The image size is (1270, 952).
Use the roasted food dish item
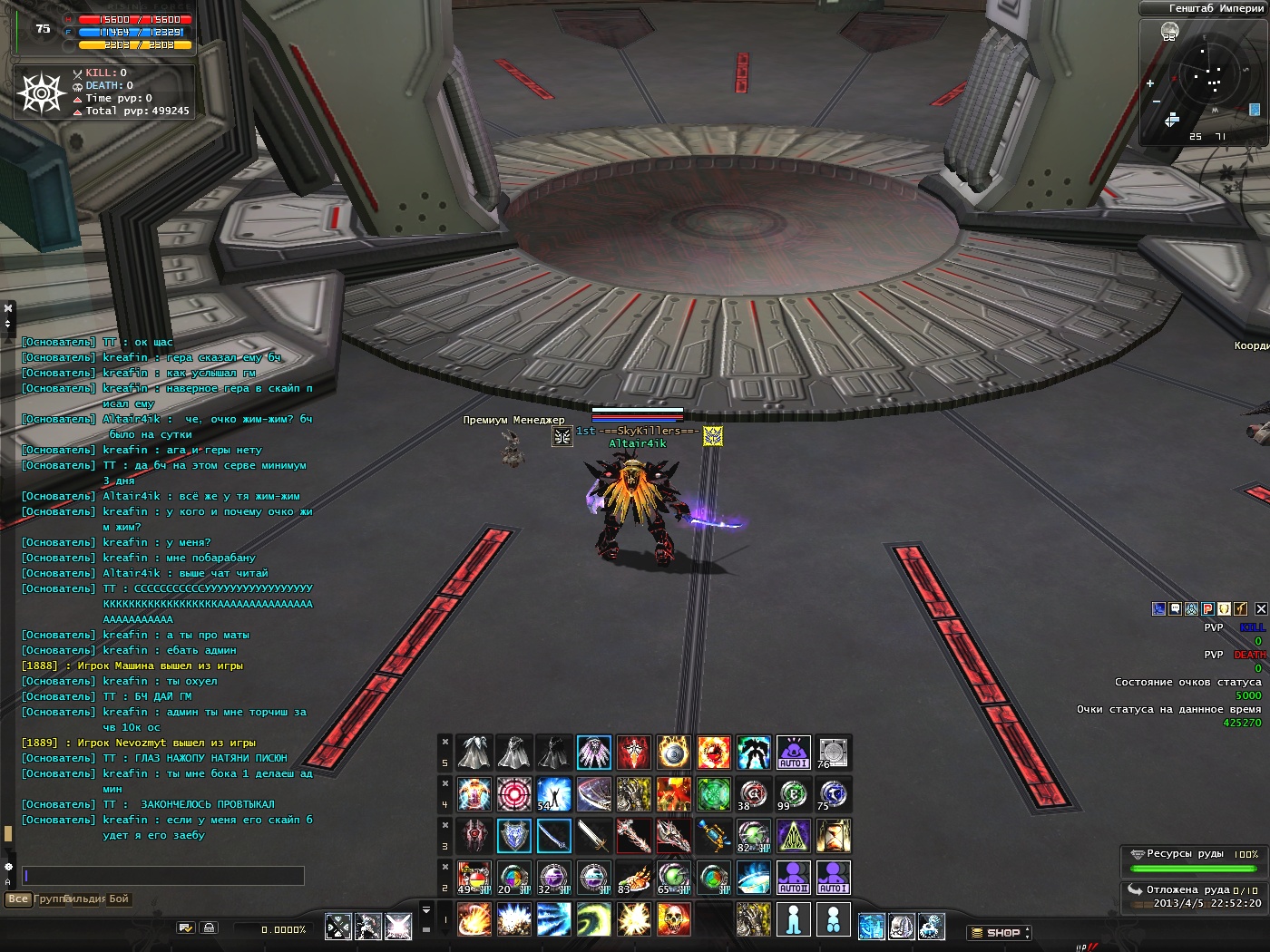tap(633, 878)
